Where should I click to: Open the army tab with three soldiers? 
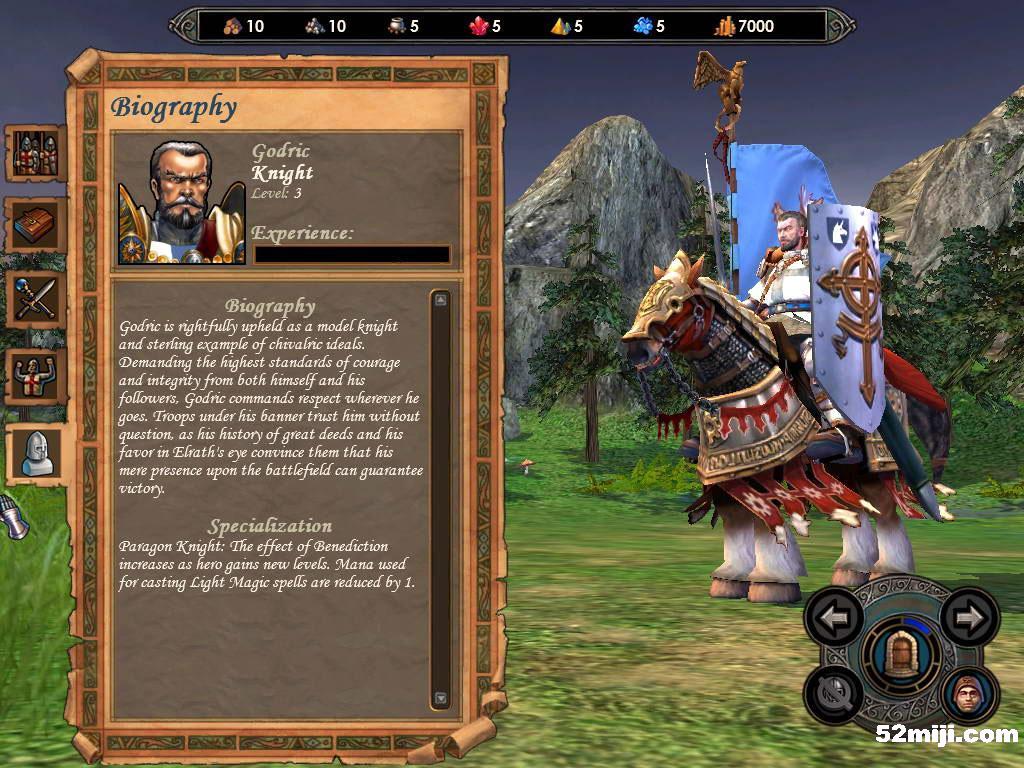(x=36, y=154)
